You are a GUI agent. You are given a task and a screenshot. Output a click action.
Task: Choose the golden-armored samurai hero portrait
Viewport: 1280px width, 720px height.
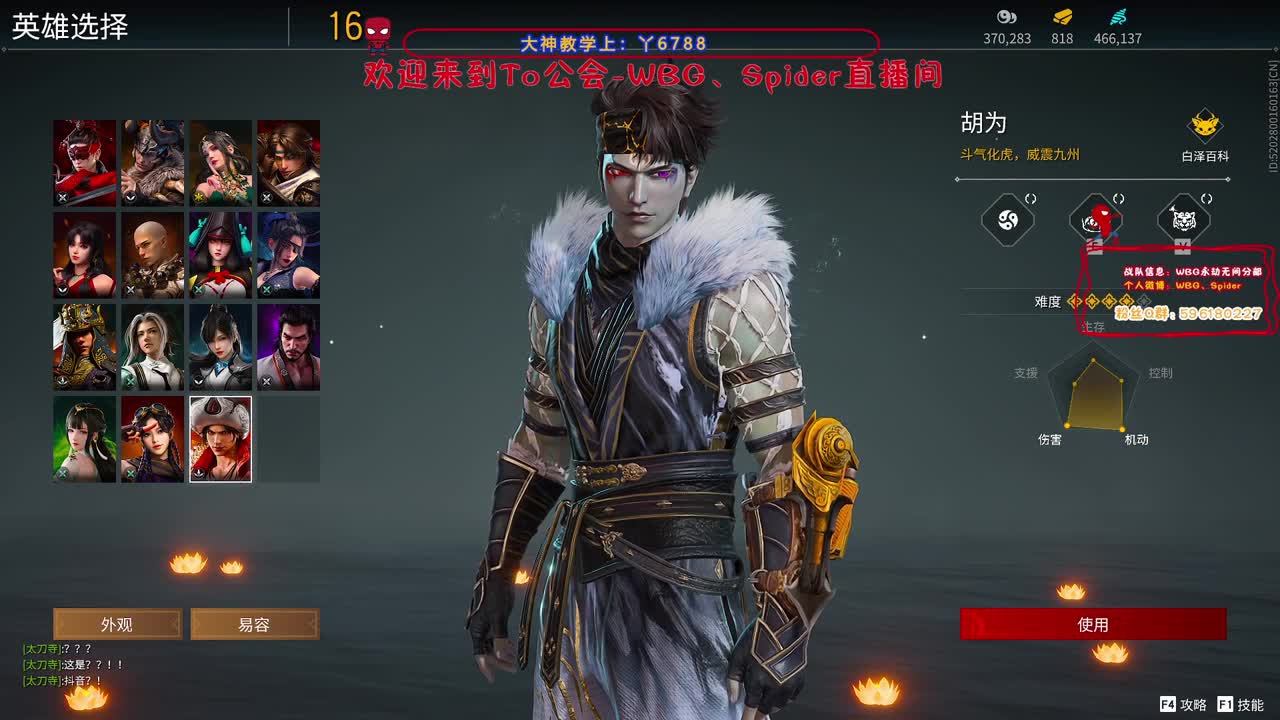click(x=85, y=347)
